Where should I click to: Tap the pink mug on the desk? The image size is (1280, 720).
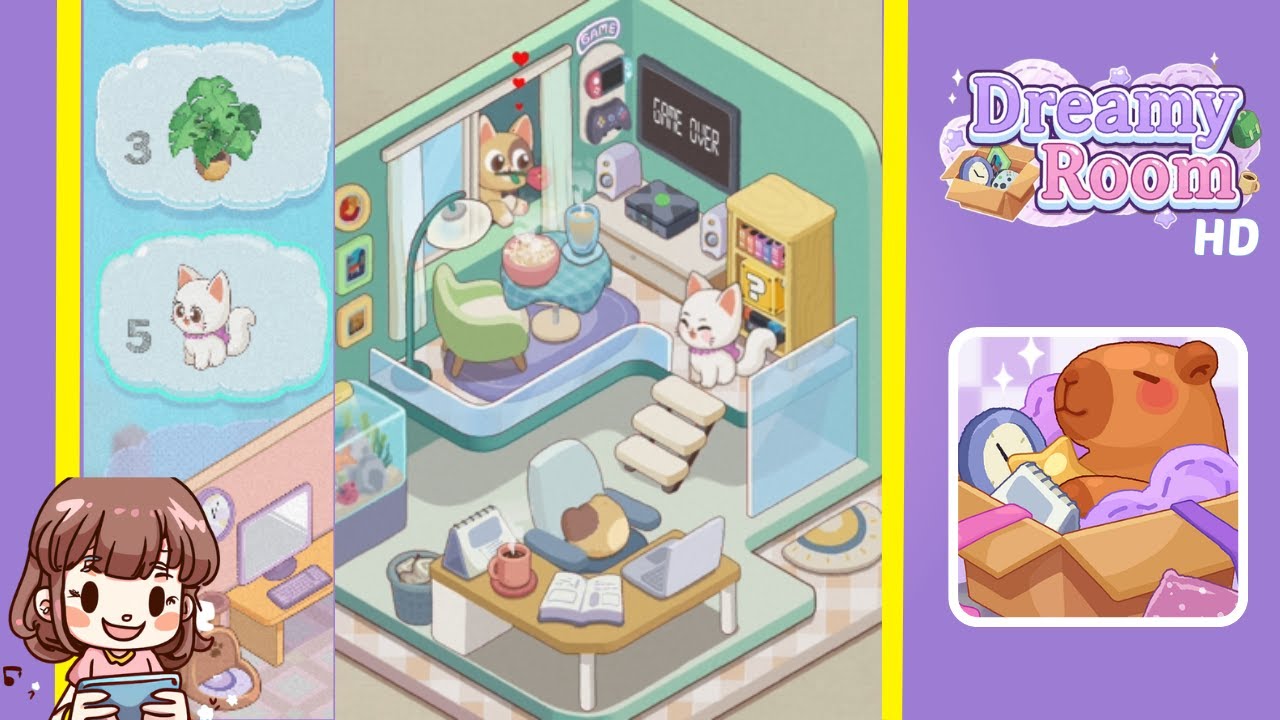click(x=511, y=565)
